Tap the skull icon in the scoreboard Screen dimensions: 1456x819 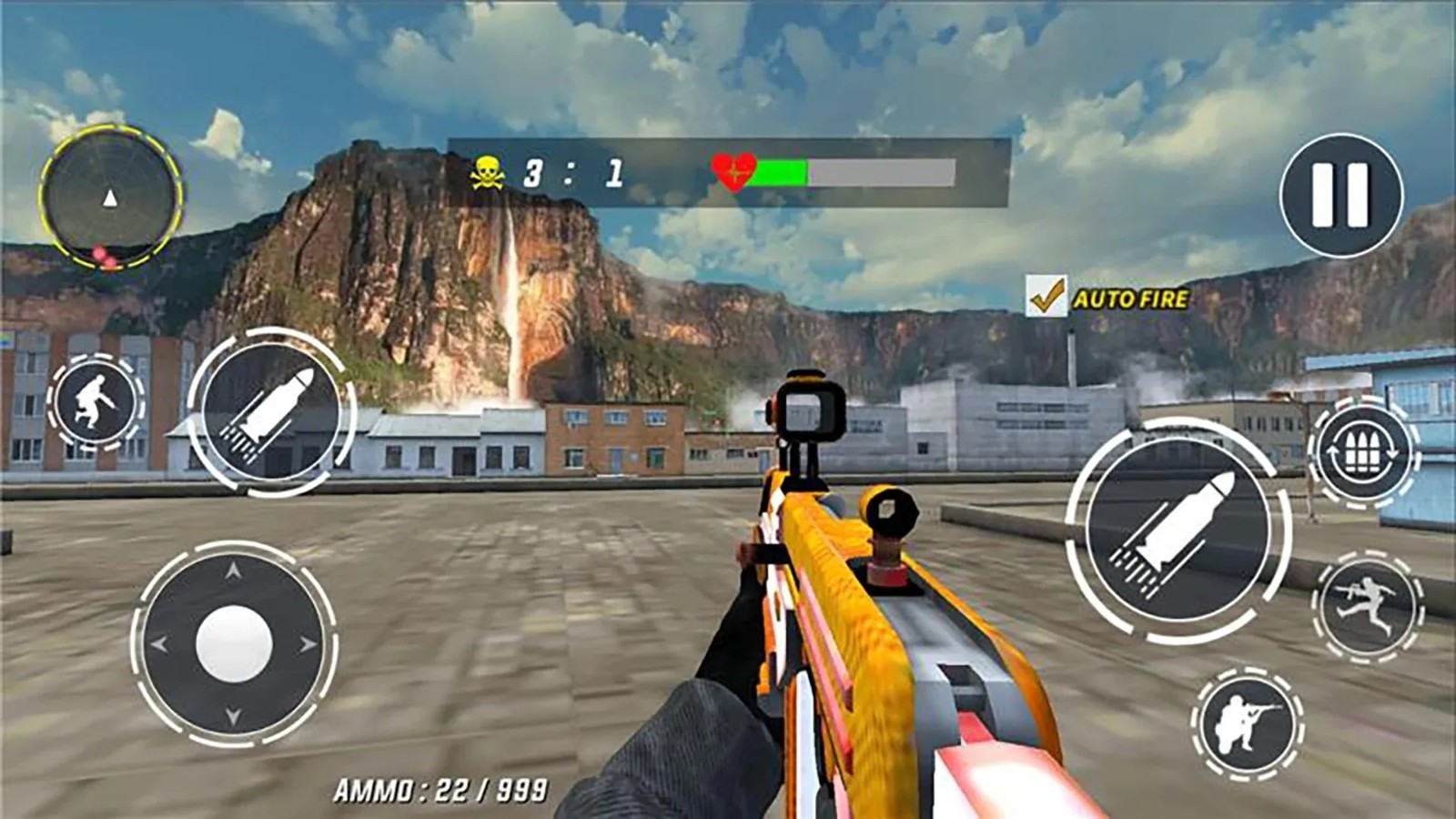point(488,170)
